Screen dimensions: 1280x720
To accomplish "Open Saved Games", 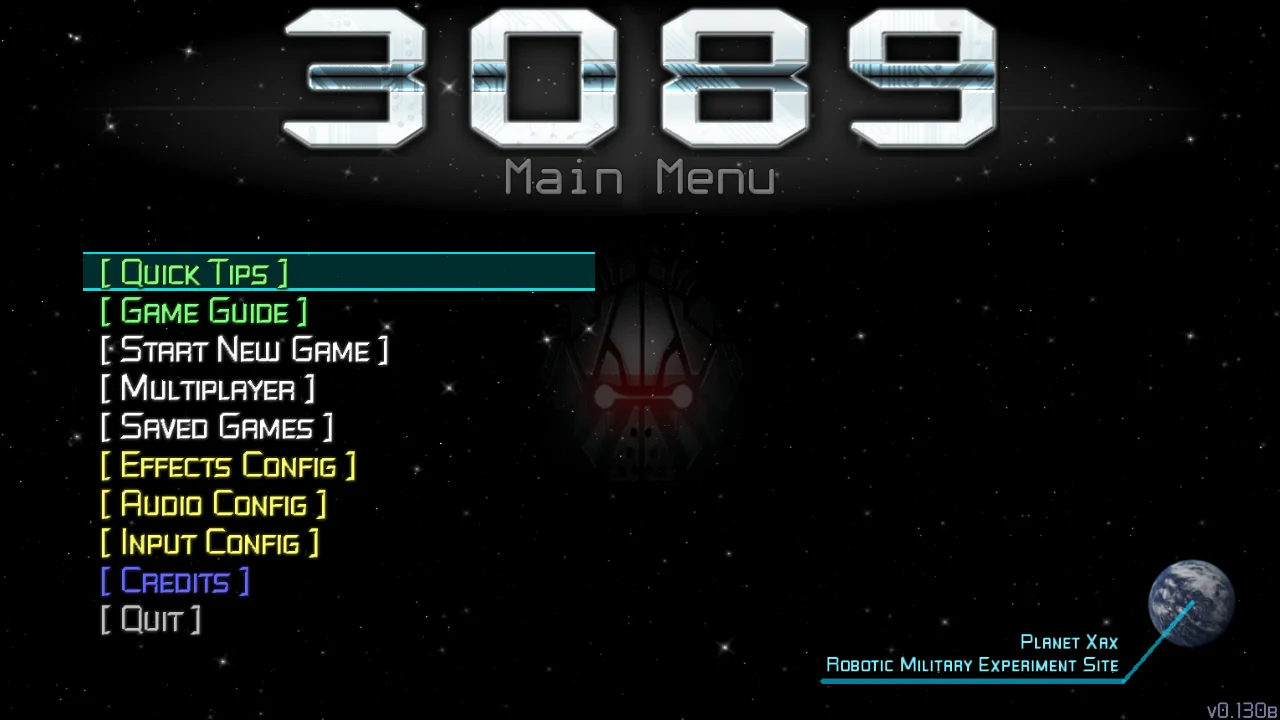I will click(x=216, y=427).
